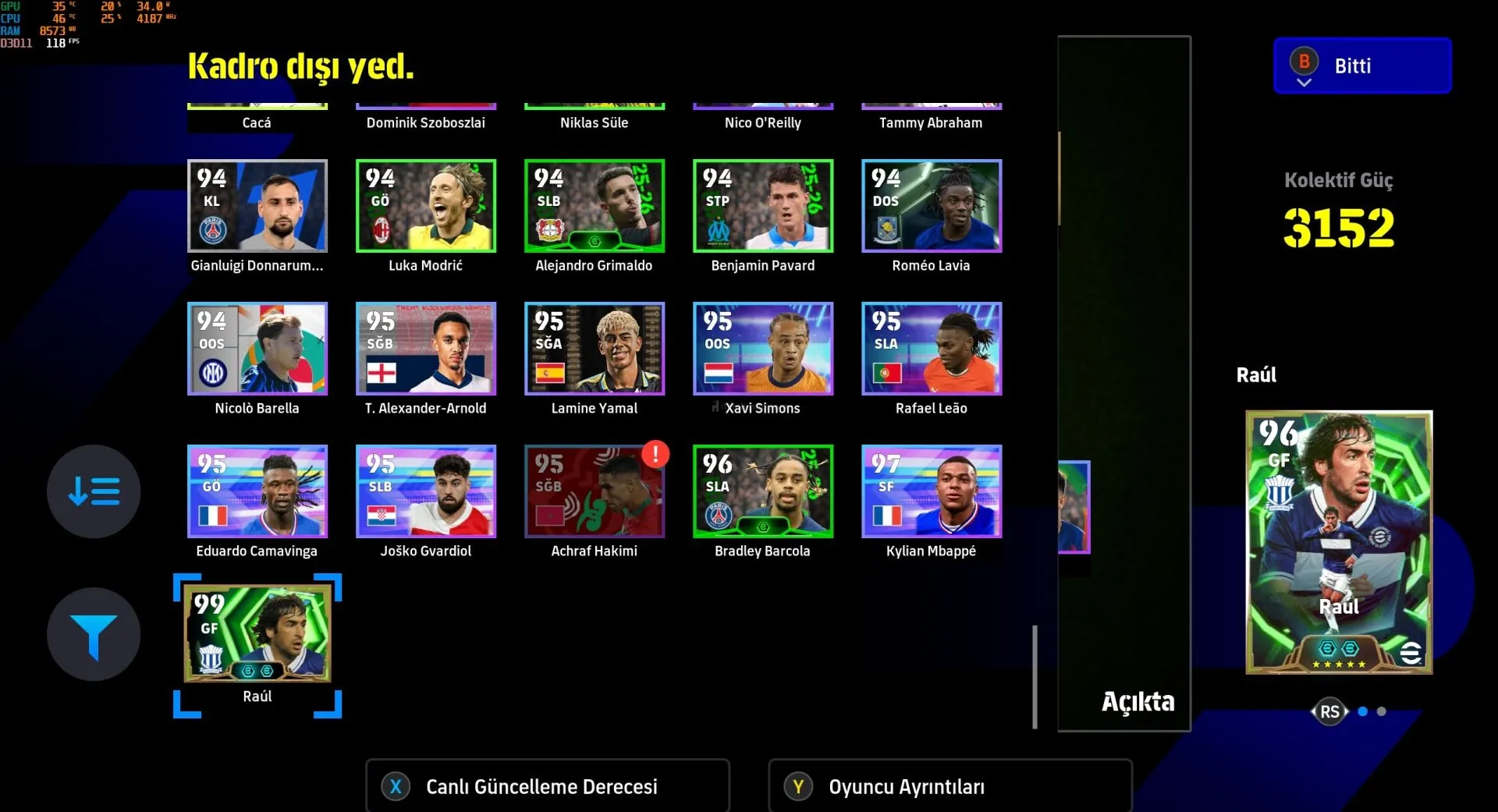Select Benjamin Pavard's card

coord(762,206)
